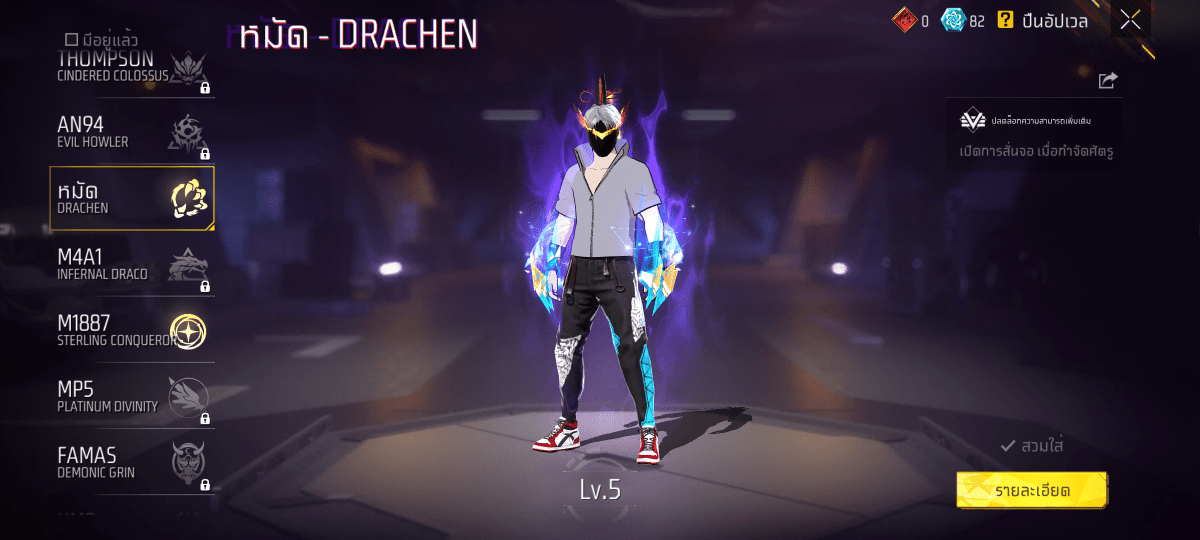Tap the blue token currency icon
This screenshot has width=1200, height=540.
coord(954,20)
